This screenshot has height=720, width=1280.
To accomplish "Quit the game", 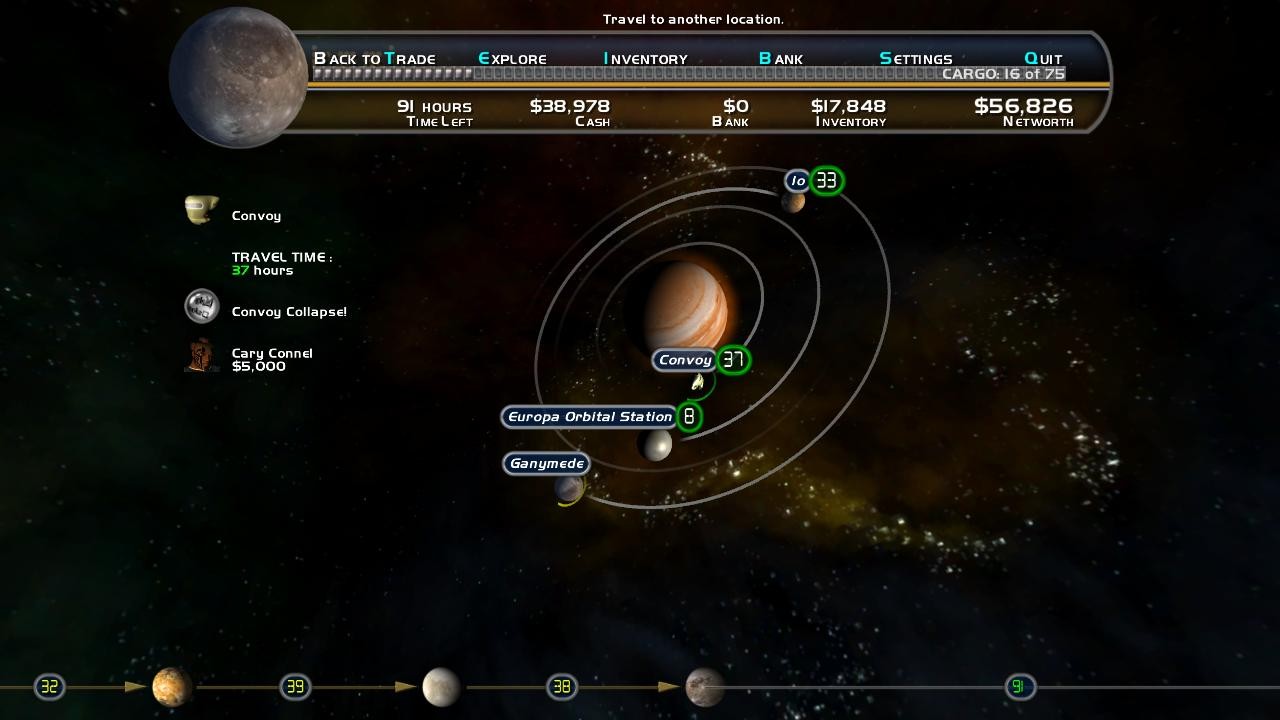I will (x=1043, y=59).
